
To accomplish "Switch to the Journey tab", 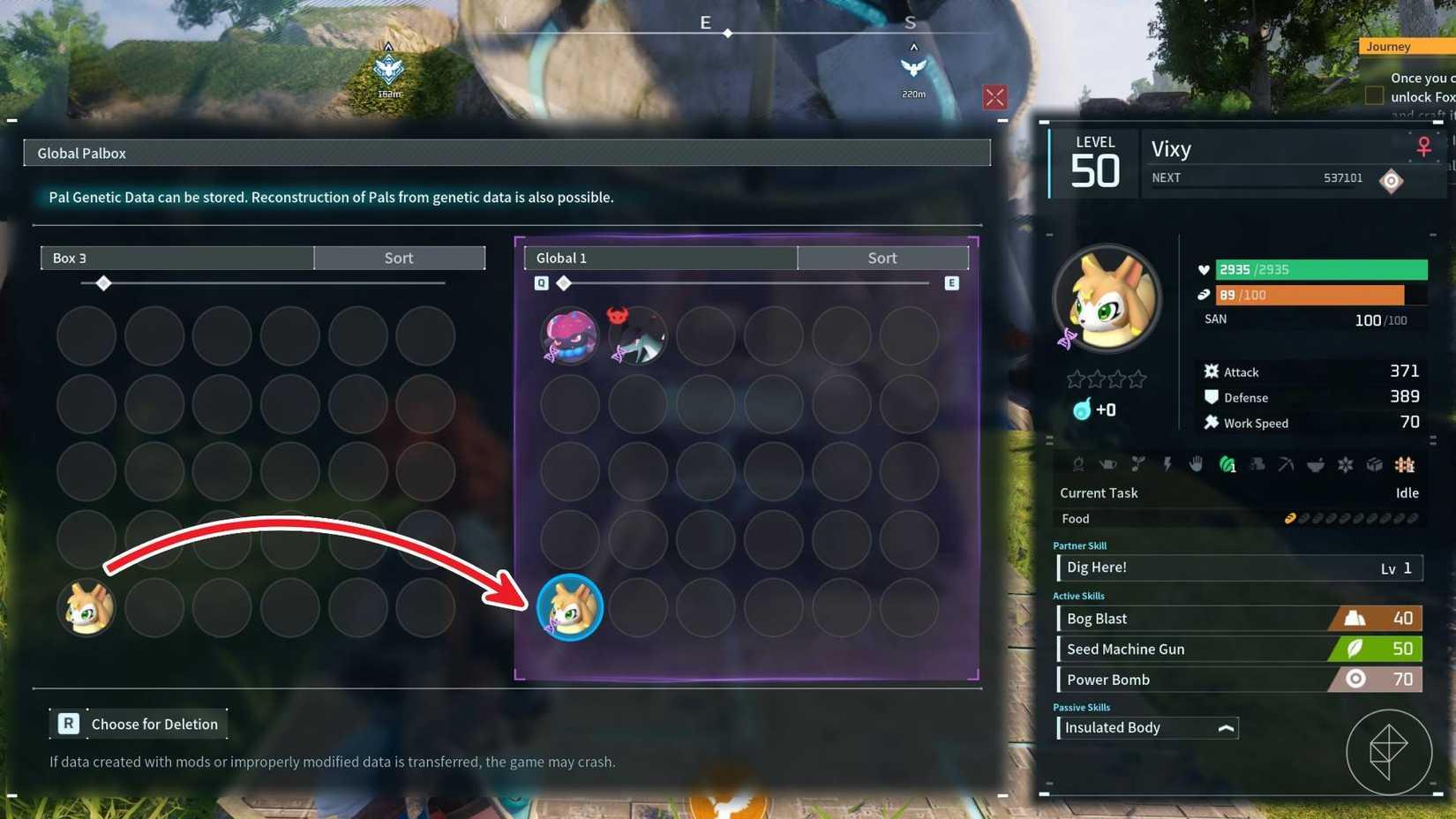I will pyautogui.click(x=1389, y=46).
